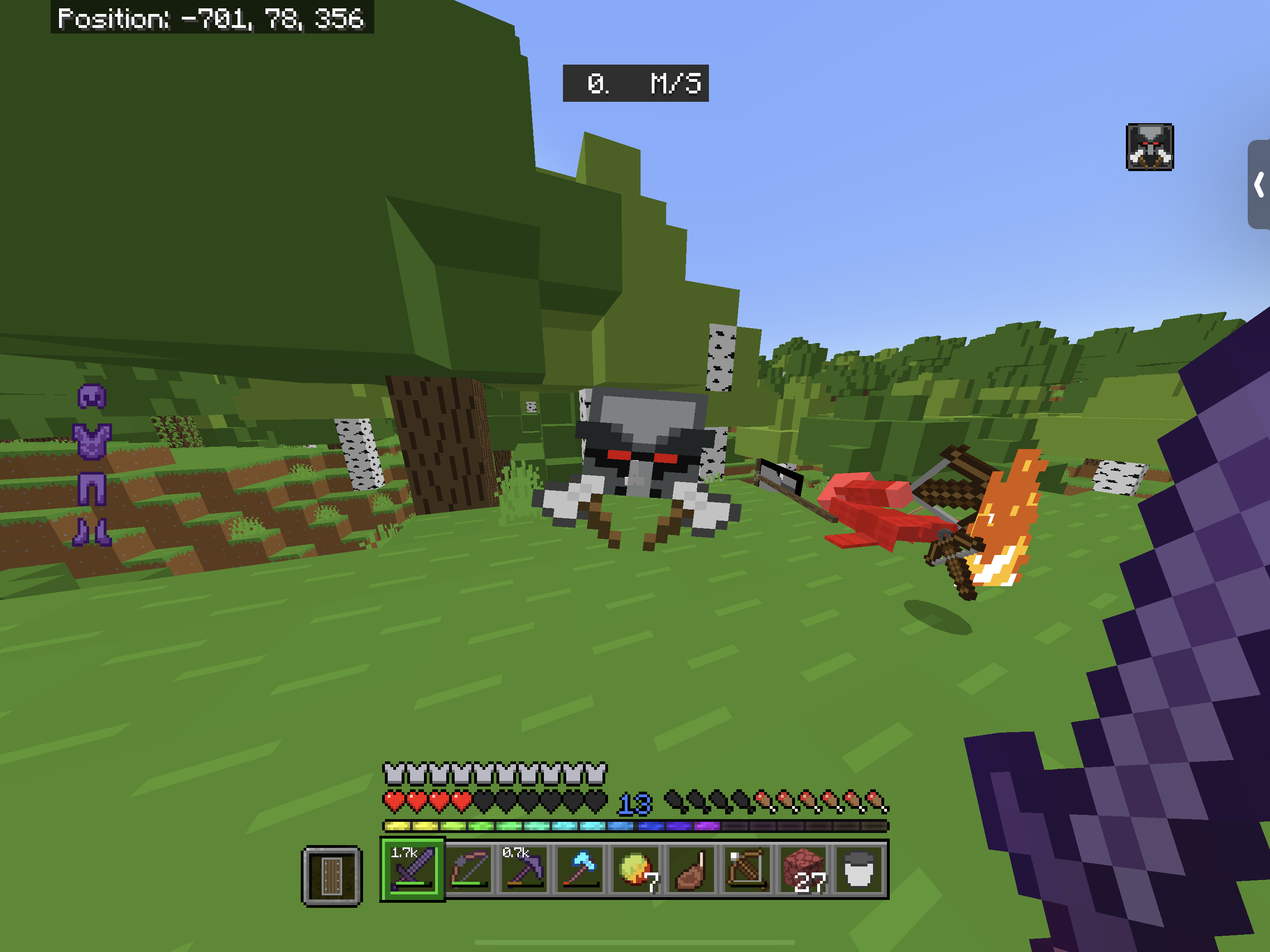Viewport: 1270px width, 952px height.
Task: Select the netherite sword hotbar slot
Action: tap(412, 869)
